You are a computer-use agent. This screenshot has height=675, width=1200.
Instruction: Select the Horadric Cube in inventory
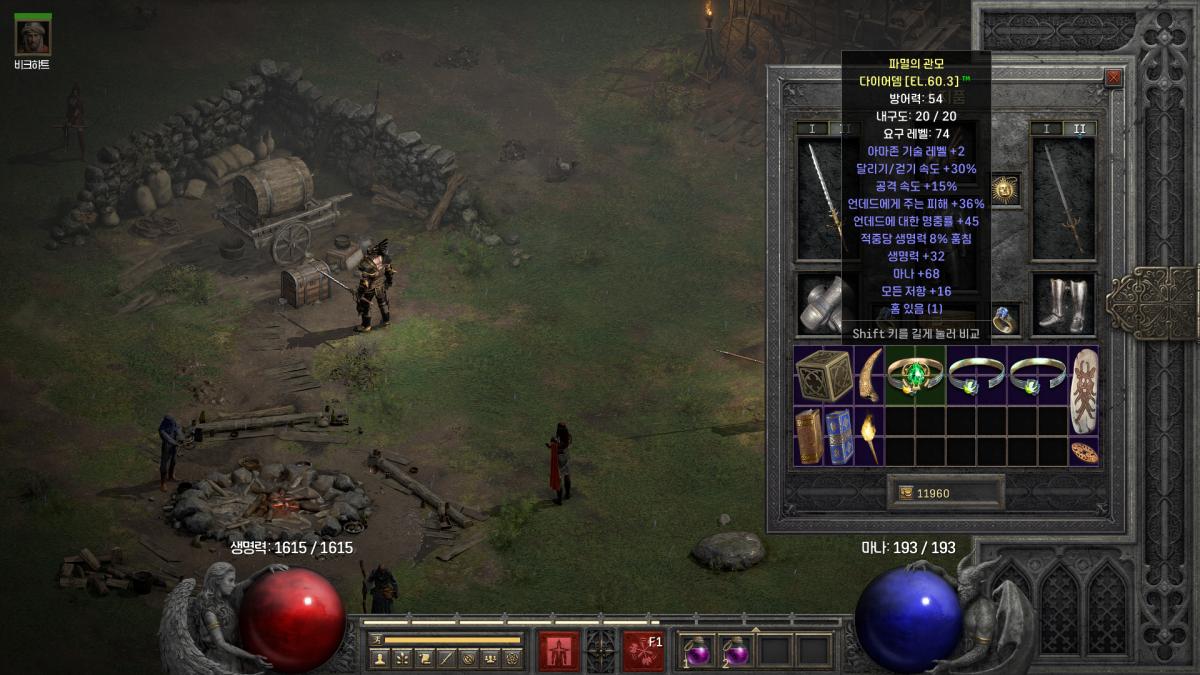click(x=823, y=375)
